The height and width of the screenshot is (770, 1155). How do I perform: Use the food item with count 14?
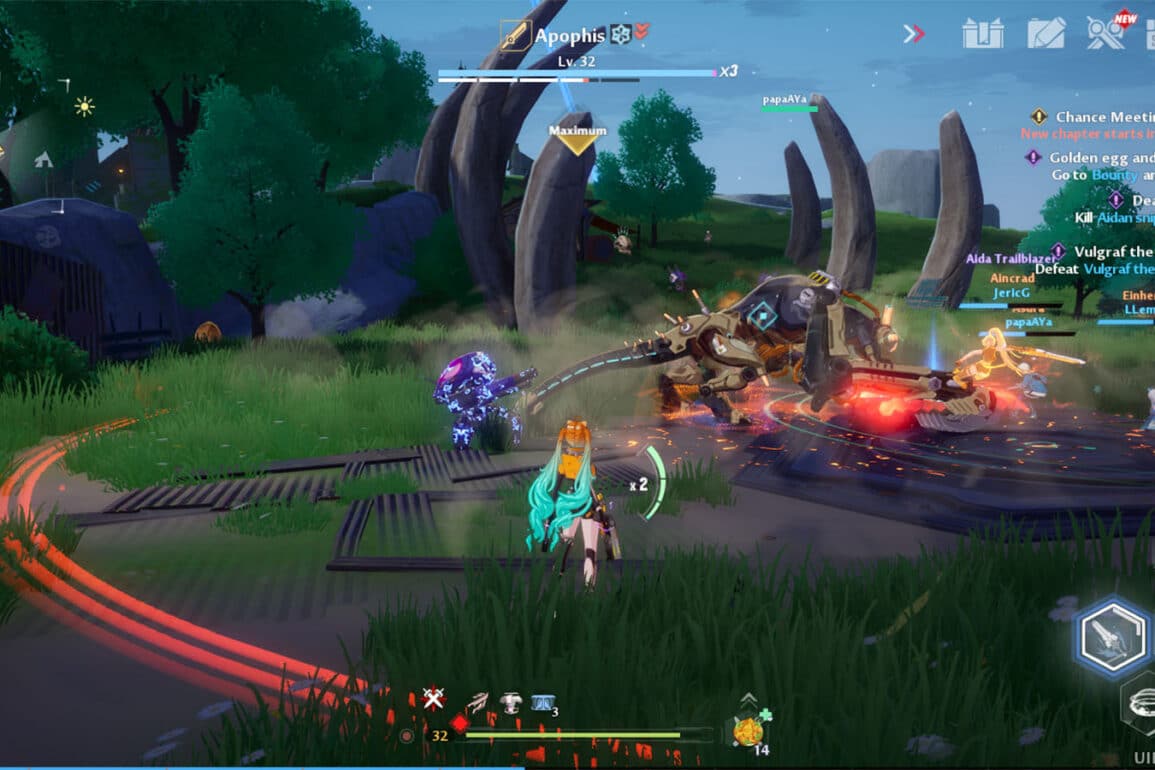748,732
